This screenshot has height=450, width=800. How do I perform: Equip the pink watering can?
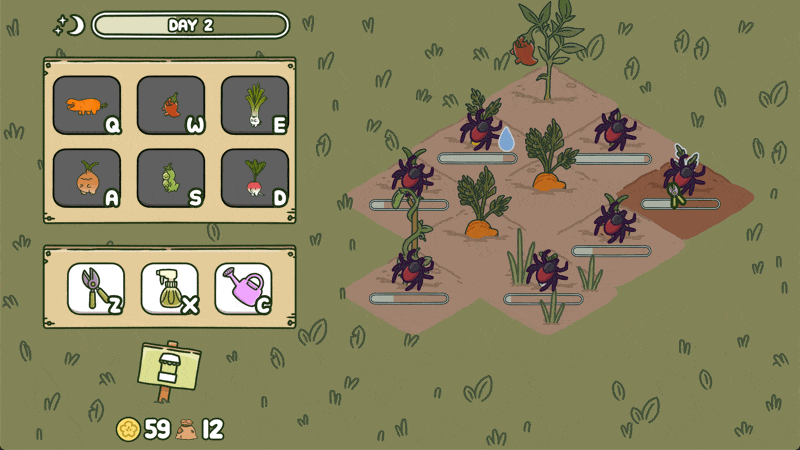coord(244,289)
